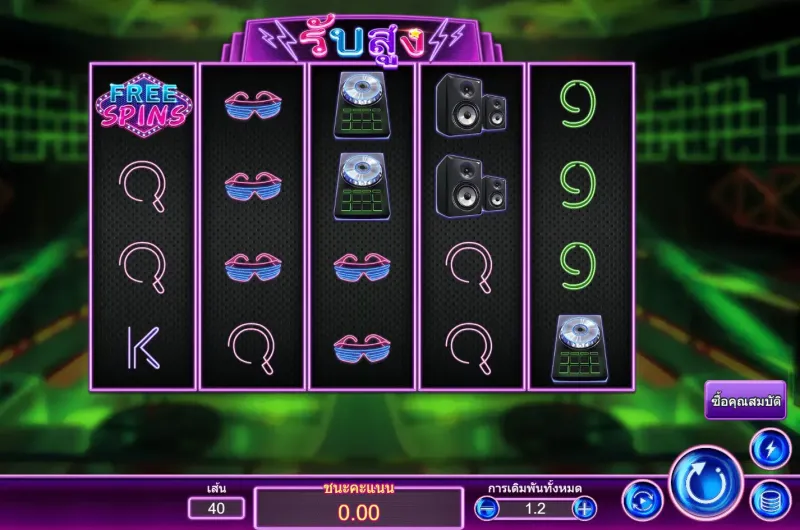Activate the lightning bolt turbo spin button

(x=770, y=449)
